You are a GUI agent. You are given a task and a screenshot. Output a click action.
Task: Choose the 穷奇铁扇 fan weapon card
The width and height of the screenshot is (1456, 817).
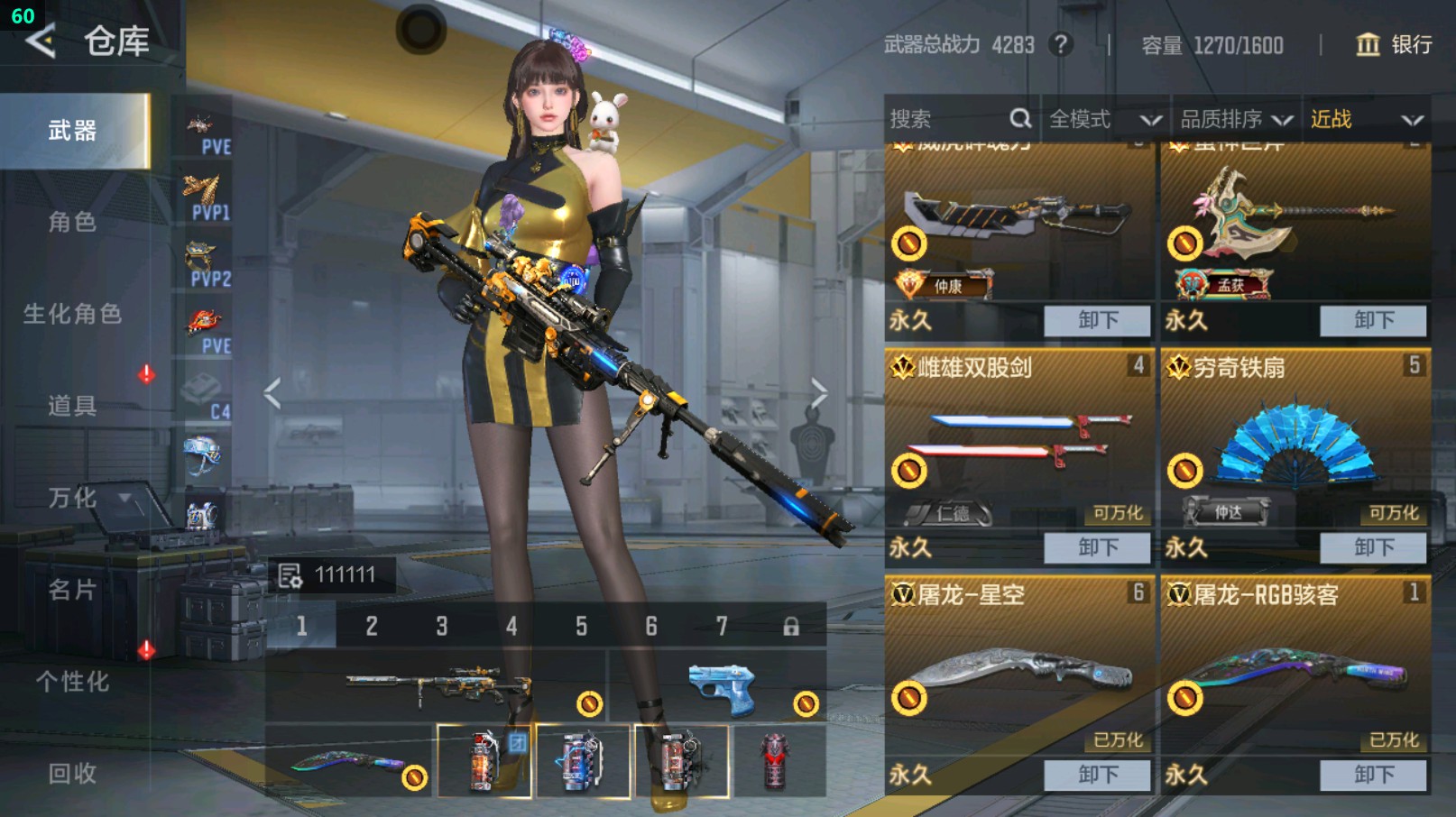(1295, 442)
